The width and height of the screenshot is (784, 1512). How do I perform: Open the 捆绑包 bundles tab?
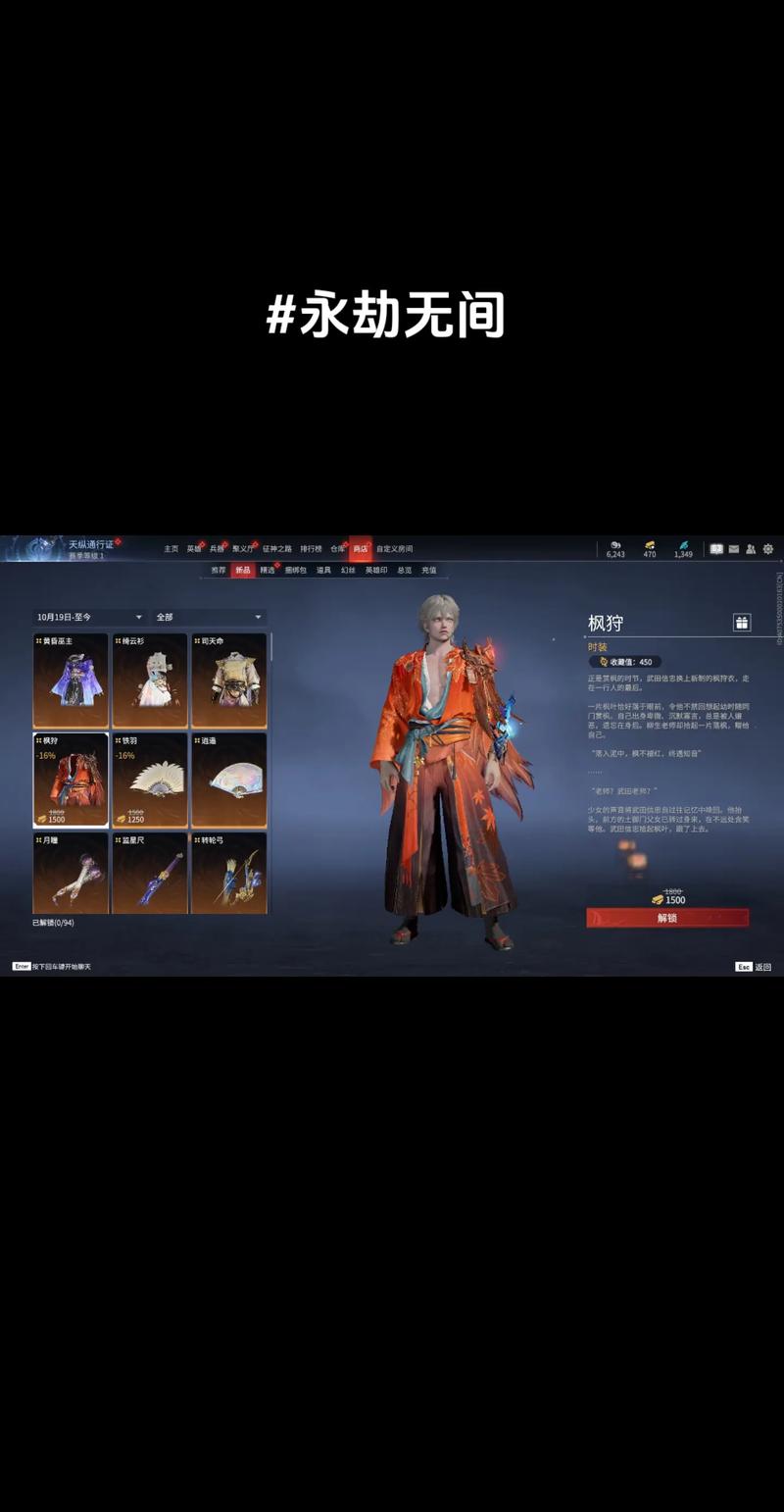pyautogui.click(x=295, y=570)
